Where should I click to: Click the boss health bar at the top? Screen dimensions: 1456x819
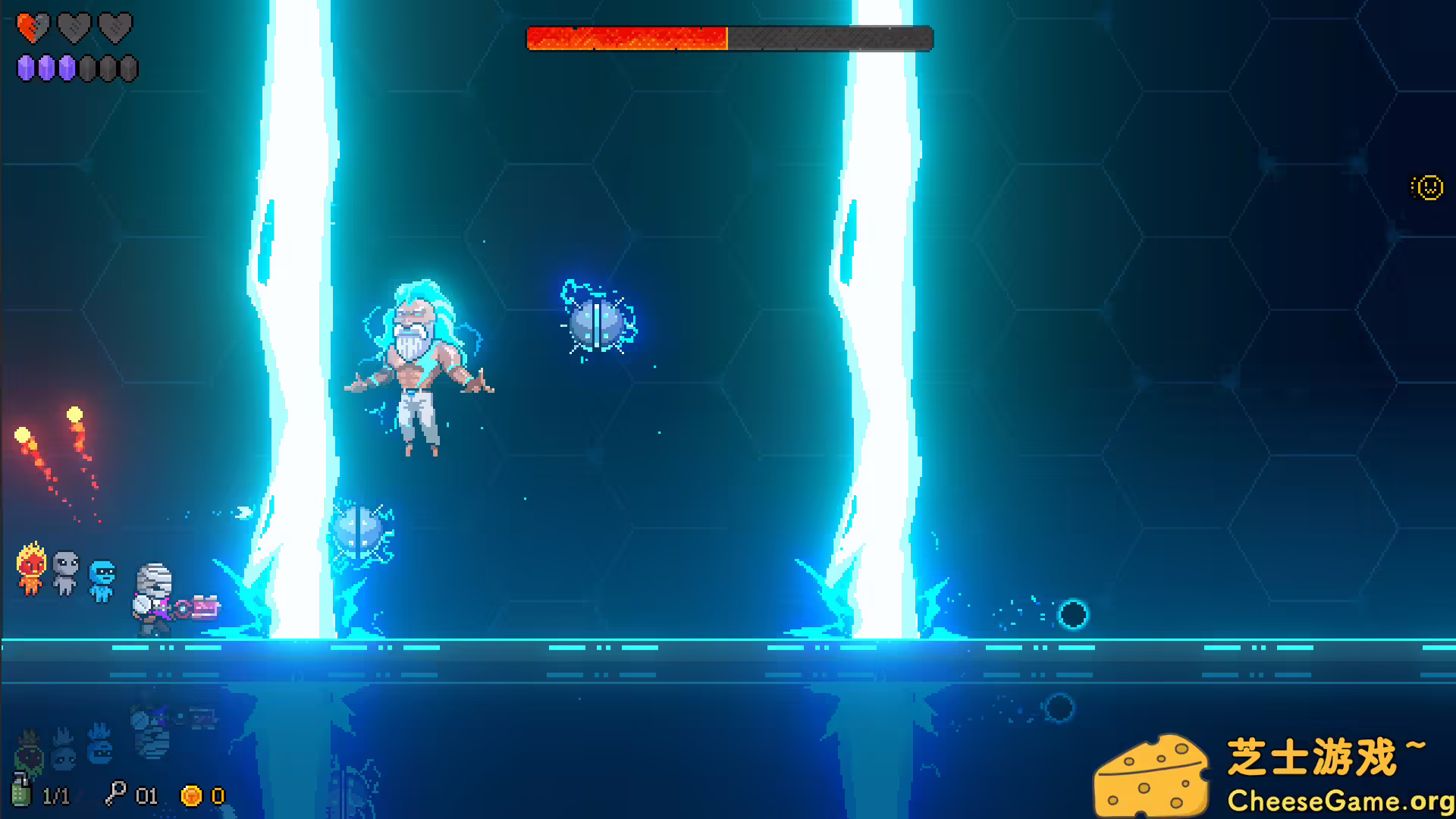click(728, 36)
